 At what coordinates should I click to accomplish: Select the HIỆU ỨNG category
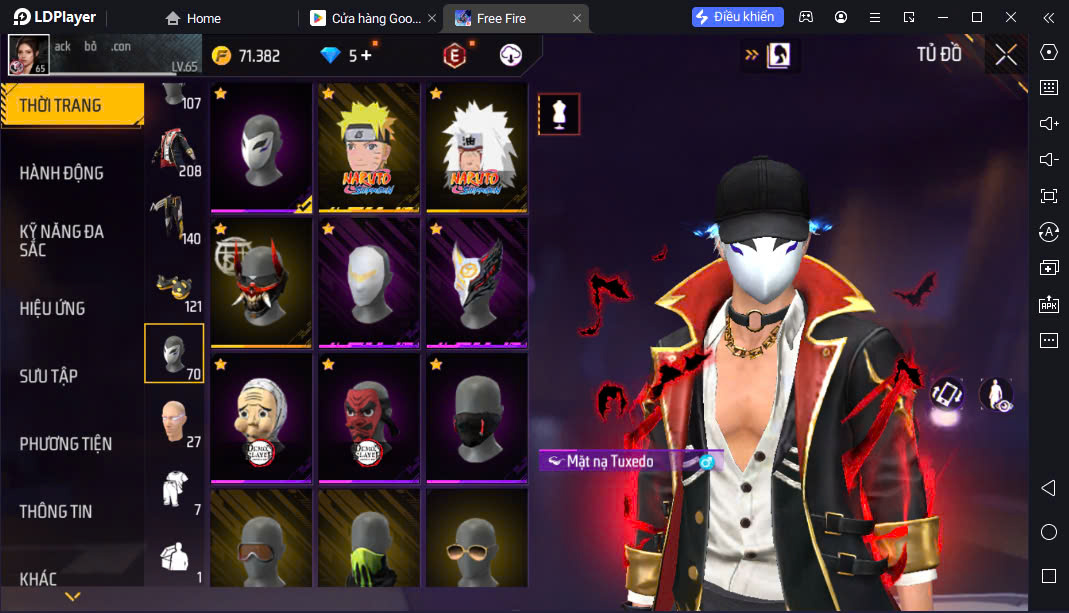coord(53,308)
